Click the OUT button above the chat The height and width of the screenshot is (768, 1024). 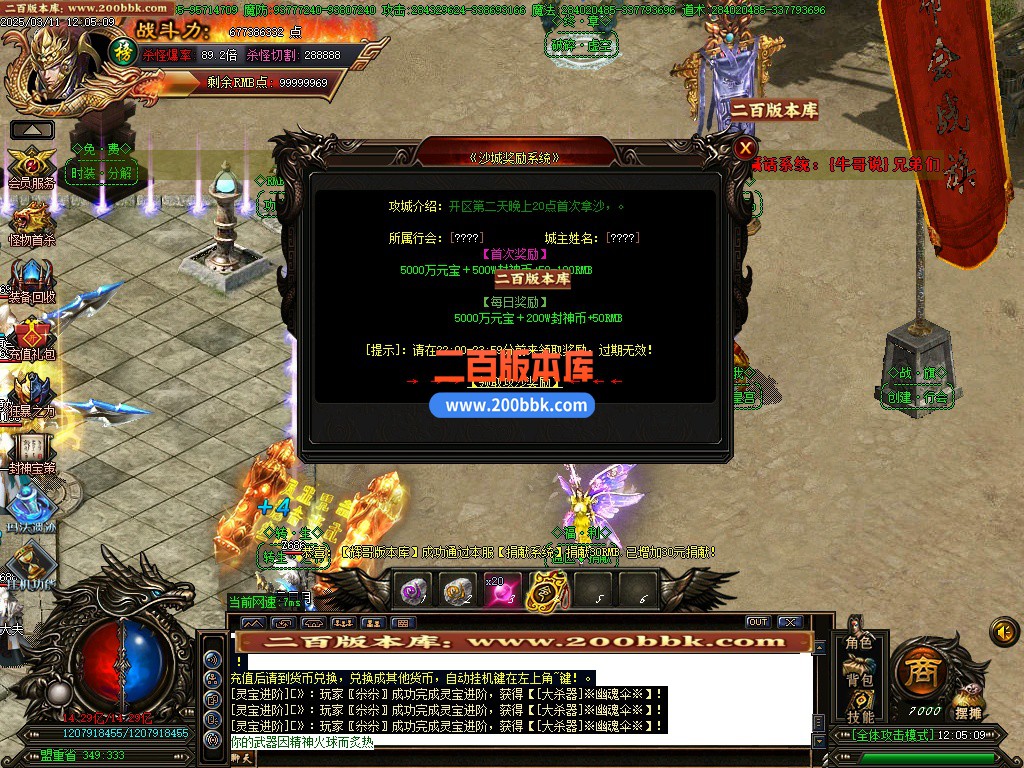click(757, 622)
